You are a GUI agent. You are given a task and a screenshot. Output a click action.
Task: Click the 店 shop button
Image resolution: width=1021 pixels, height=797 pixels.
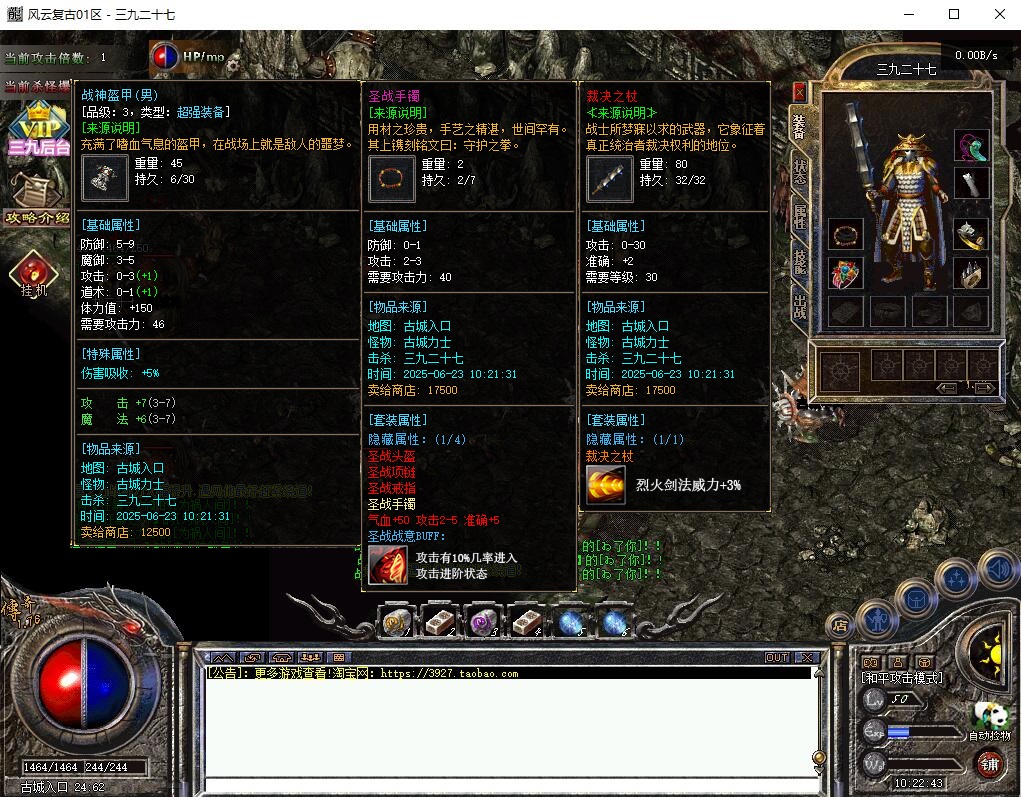(839, 625)
